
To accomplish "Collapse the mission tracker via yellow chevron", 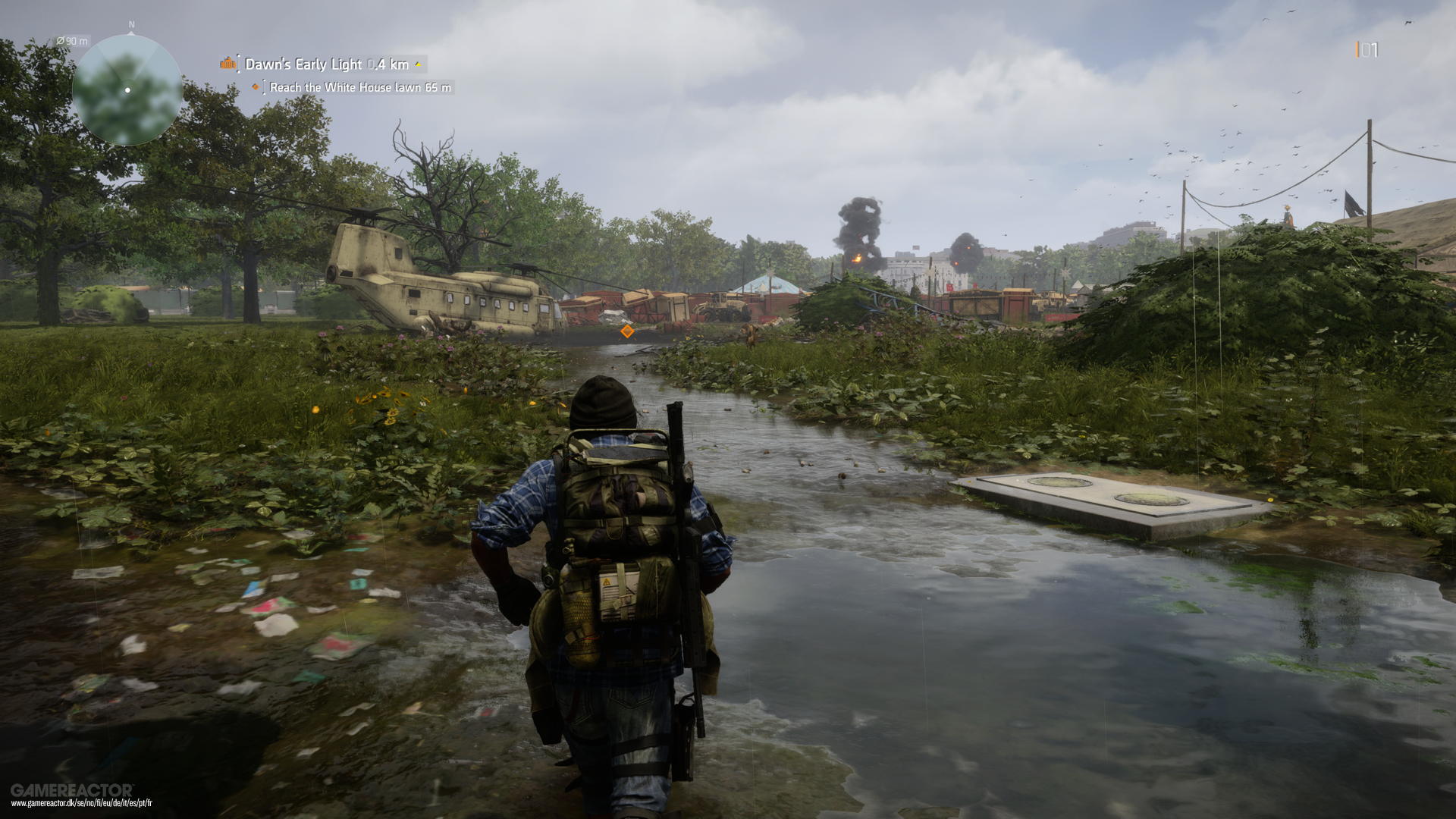I will tap(418, 65).
